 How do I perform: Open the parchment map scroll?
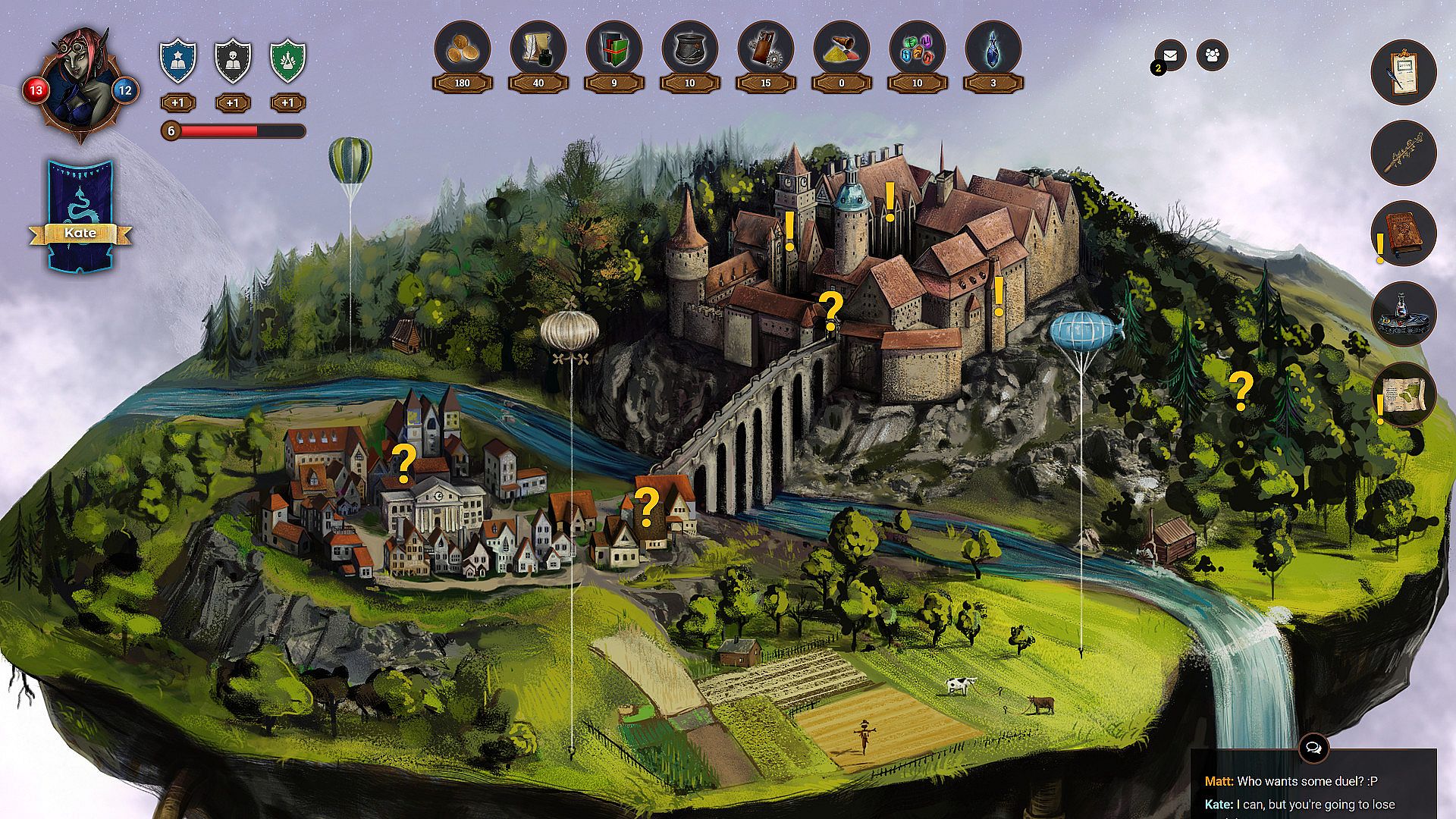tap(1403, 394)
